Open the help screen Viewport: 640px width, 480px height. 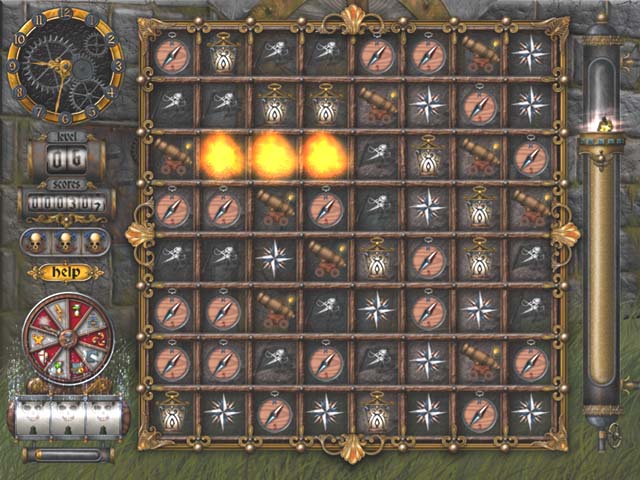(65, 272)
